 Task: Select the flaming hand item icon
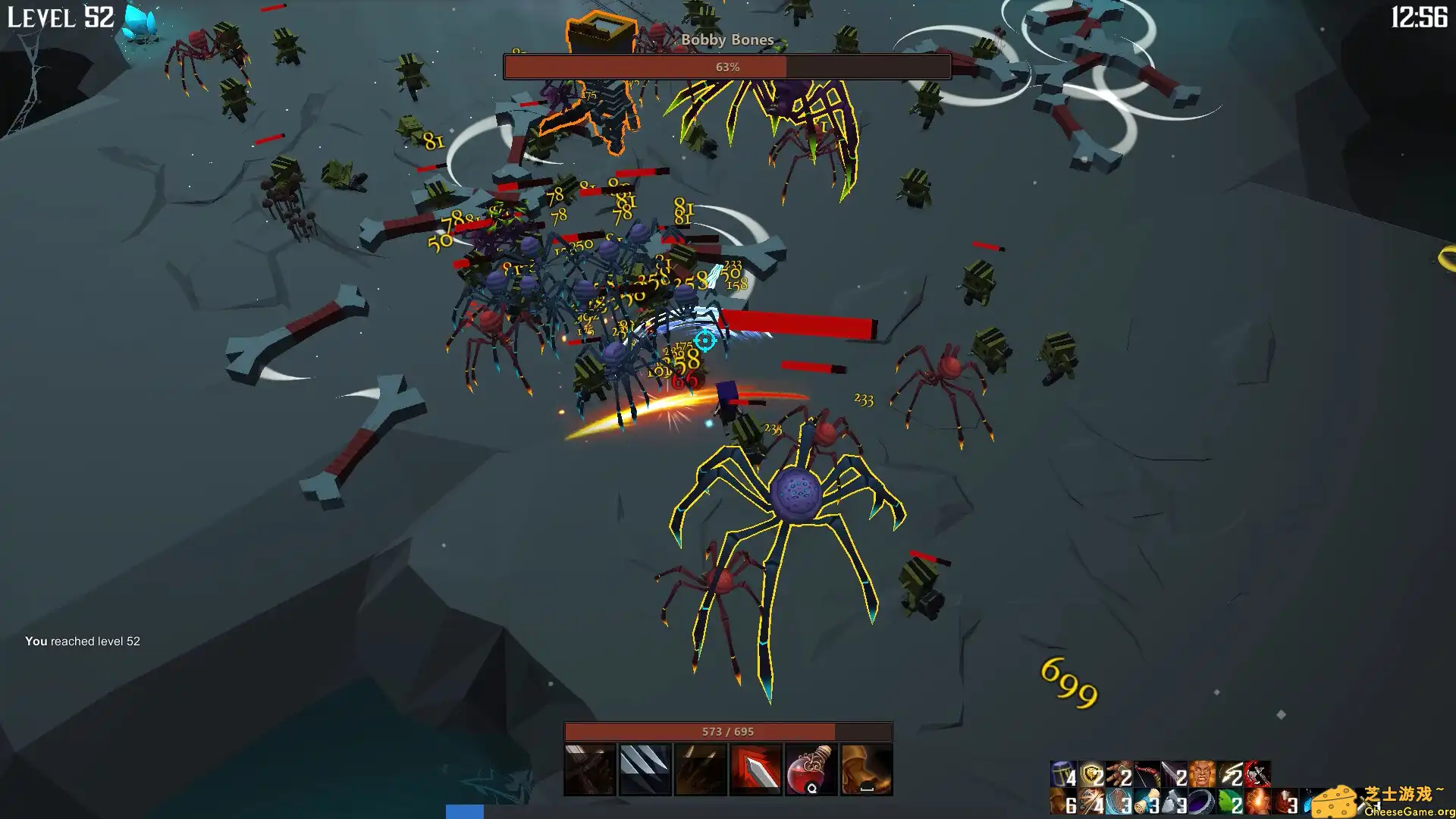point(1257,802)
